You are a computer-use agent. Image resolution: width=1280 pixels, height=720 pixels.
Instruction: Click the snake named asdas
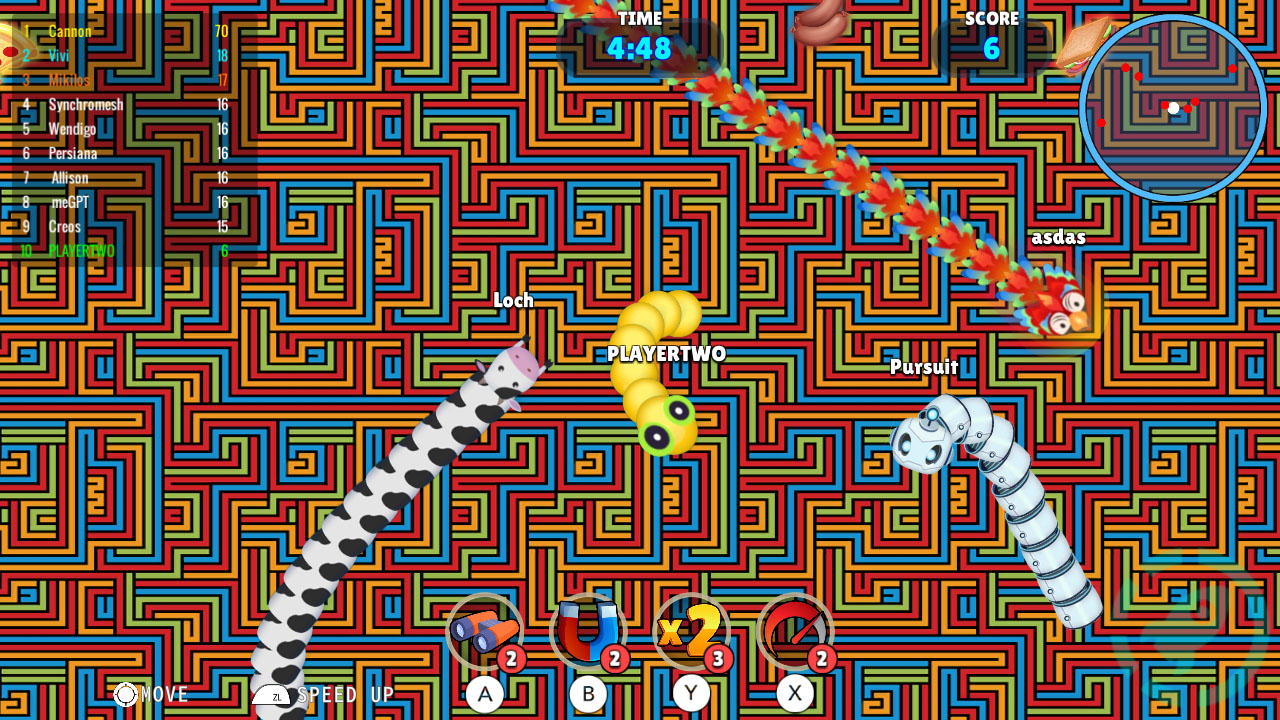[x=1059, y=236]
